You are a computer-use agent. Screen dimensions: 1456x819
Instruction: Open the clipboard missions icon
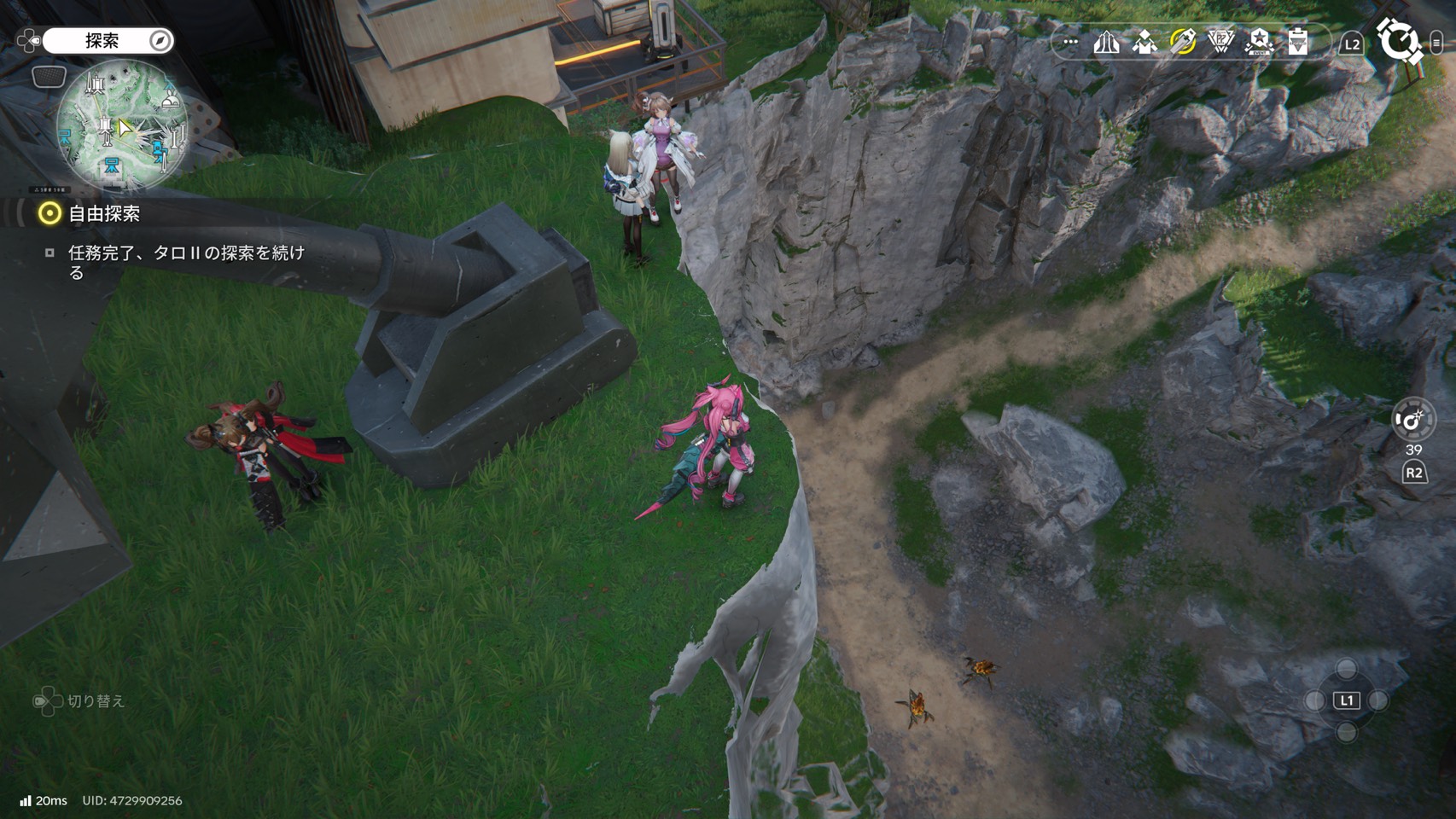pyautogui.click(x=1297, y=42)
